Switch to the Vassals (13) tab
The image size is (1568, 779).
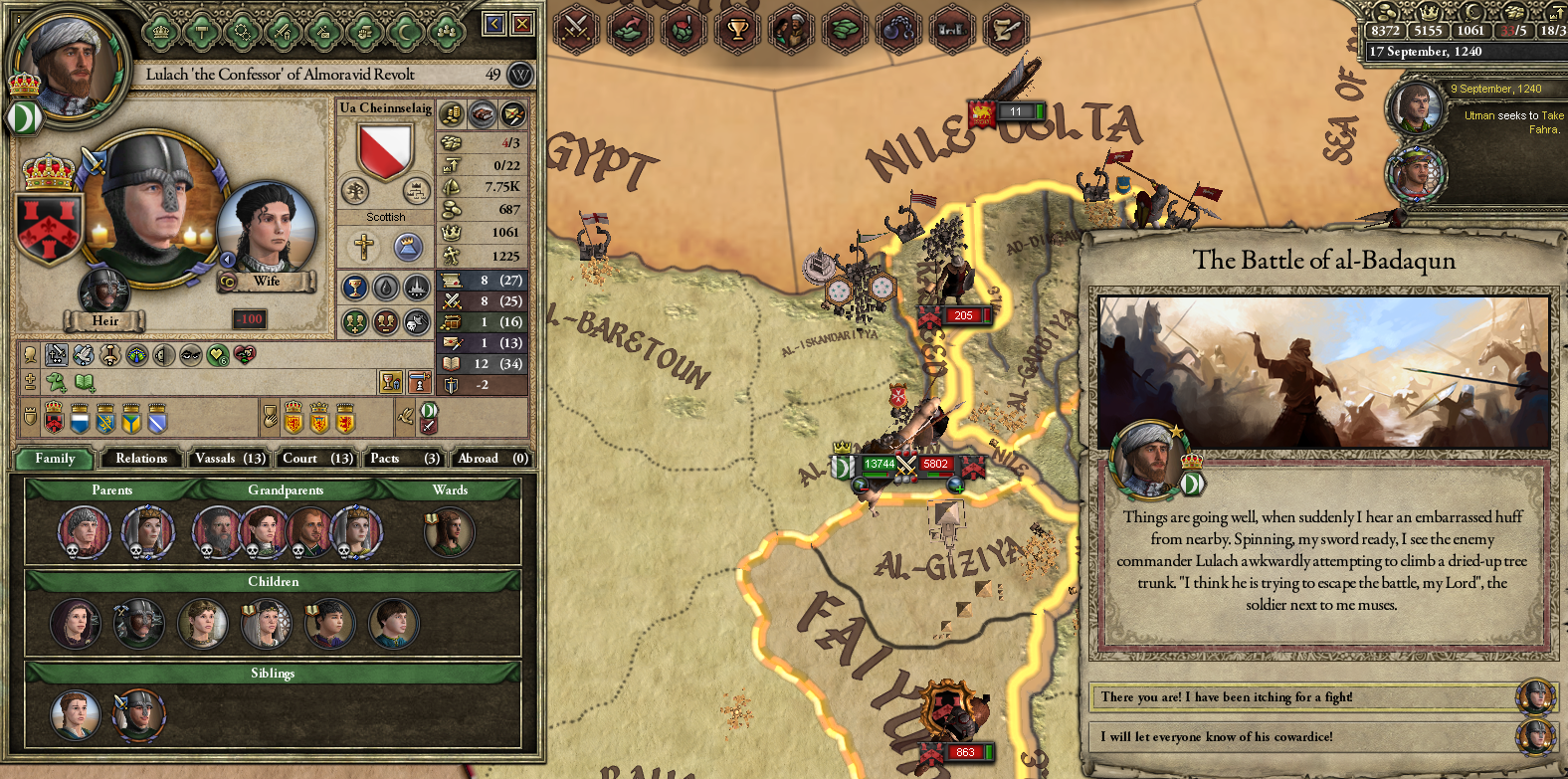coord(228,459)
